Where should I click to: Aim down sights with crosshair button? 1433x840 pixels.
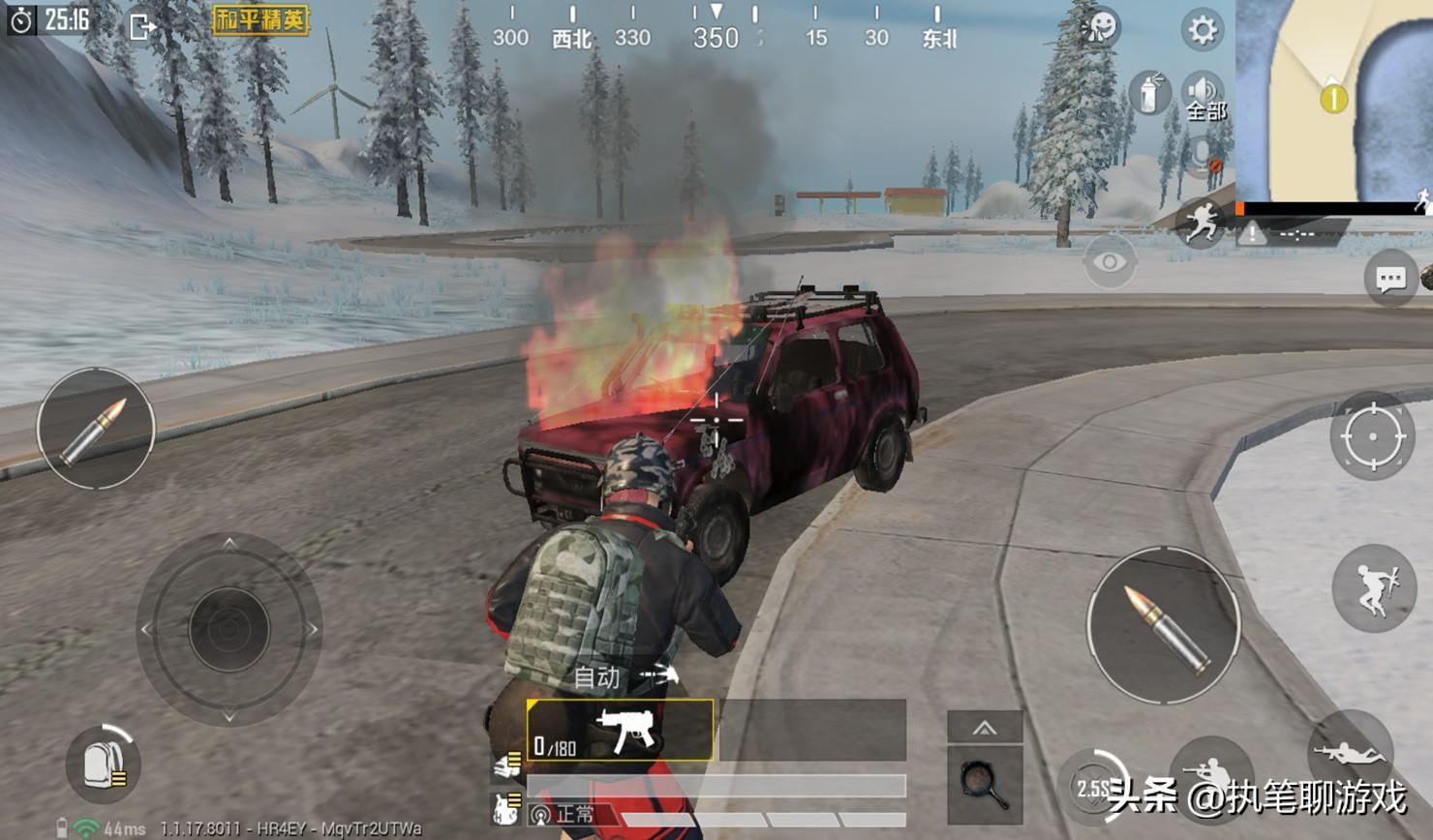[x=1372, y=436]
